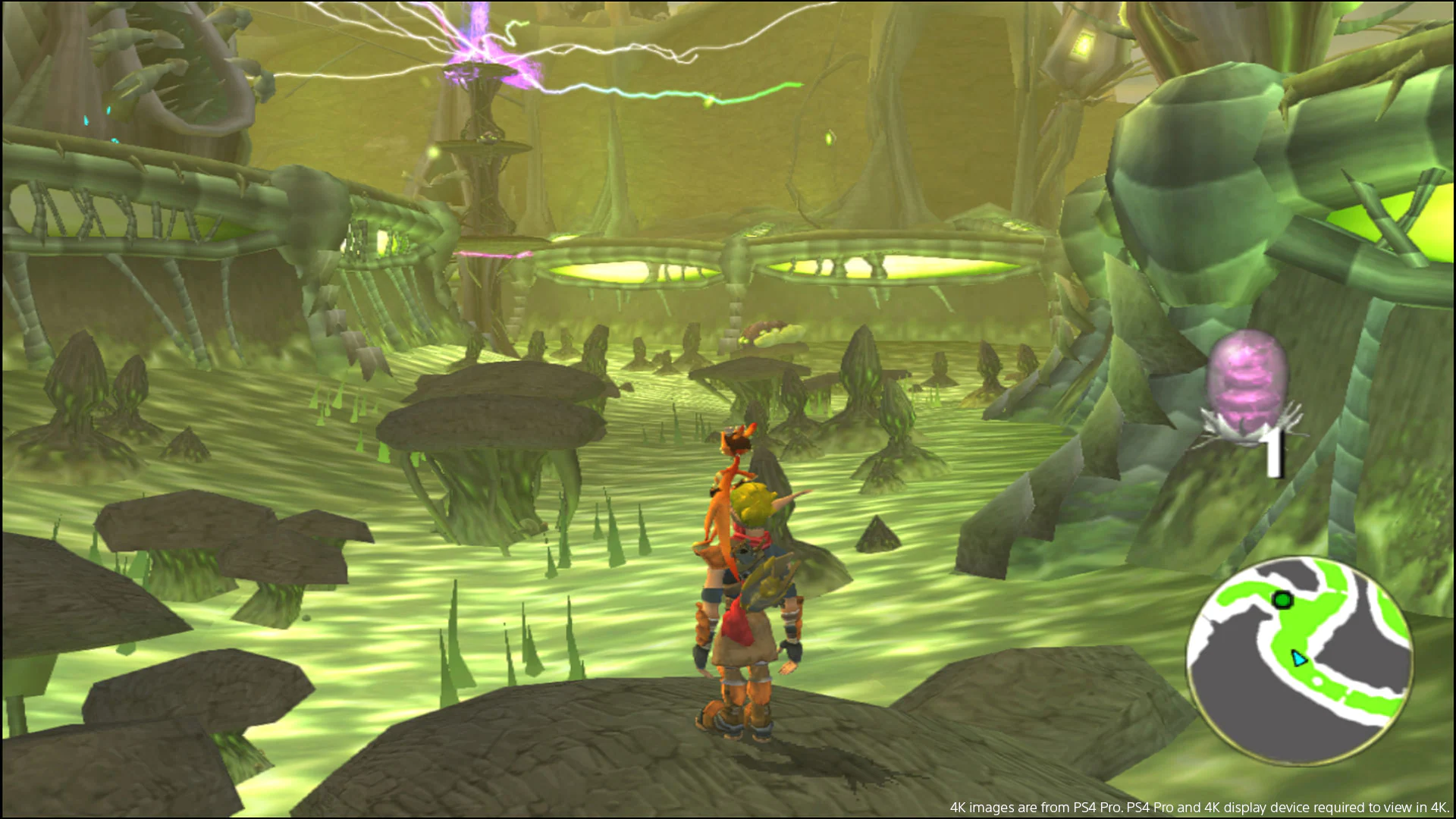Viewport: 1456px width, 819px height.
Task: Click the white marker dot on minimap path
Action: tap(1317, 682)
